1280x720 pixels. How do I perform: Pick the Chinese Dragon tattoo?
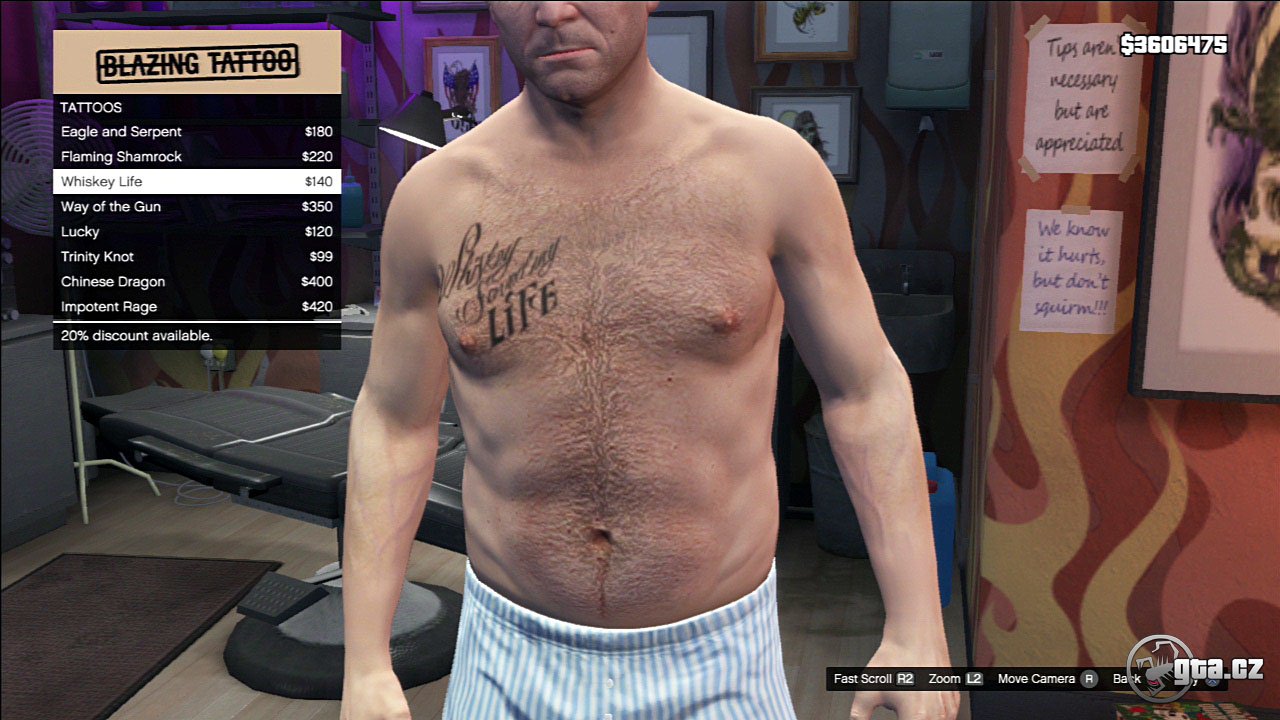tap(196, 282)
